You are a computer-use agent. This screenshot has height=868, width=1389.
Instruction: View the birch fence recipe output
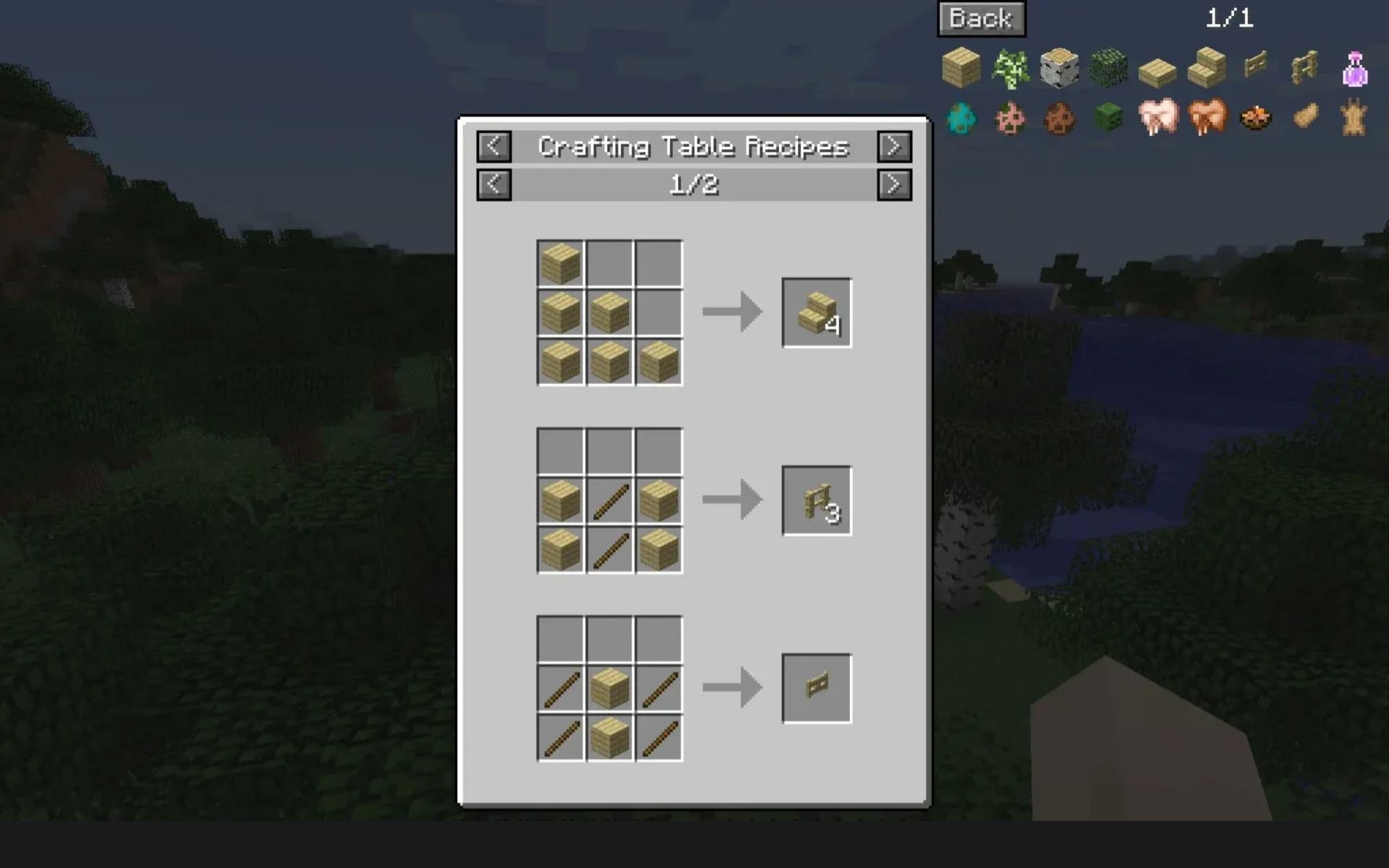click(x=816, y=502)
